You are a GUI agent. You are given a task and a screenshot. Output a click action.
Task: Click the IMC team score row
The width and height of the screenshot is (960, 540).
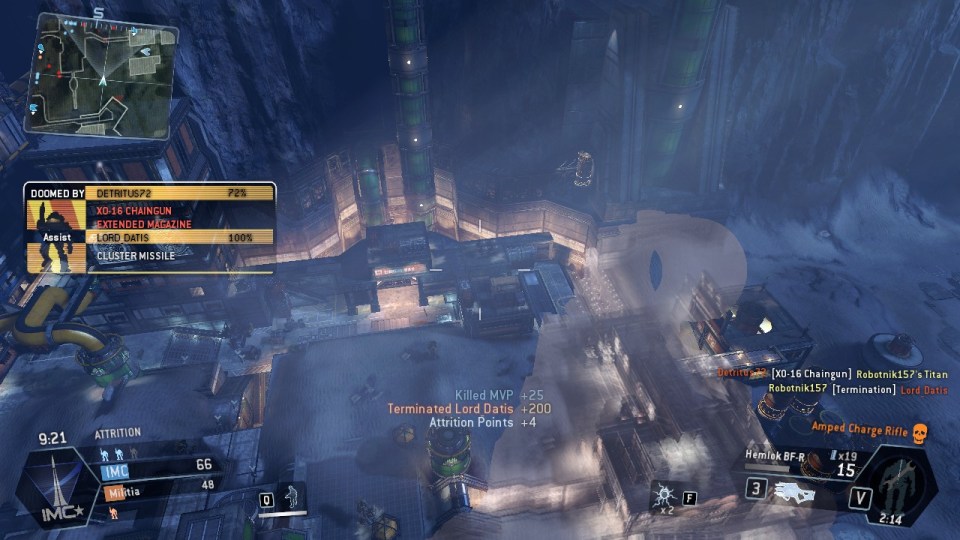[160, 465]
